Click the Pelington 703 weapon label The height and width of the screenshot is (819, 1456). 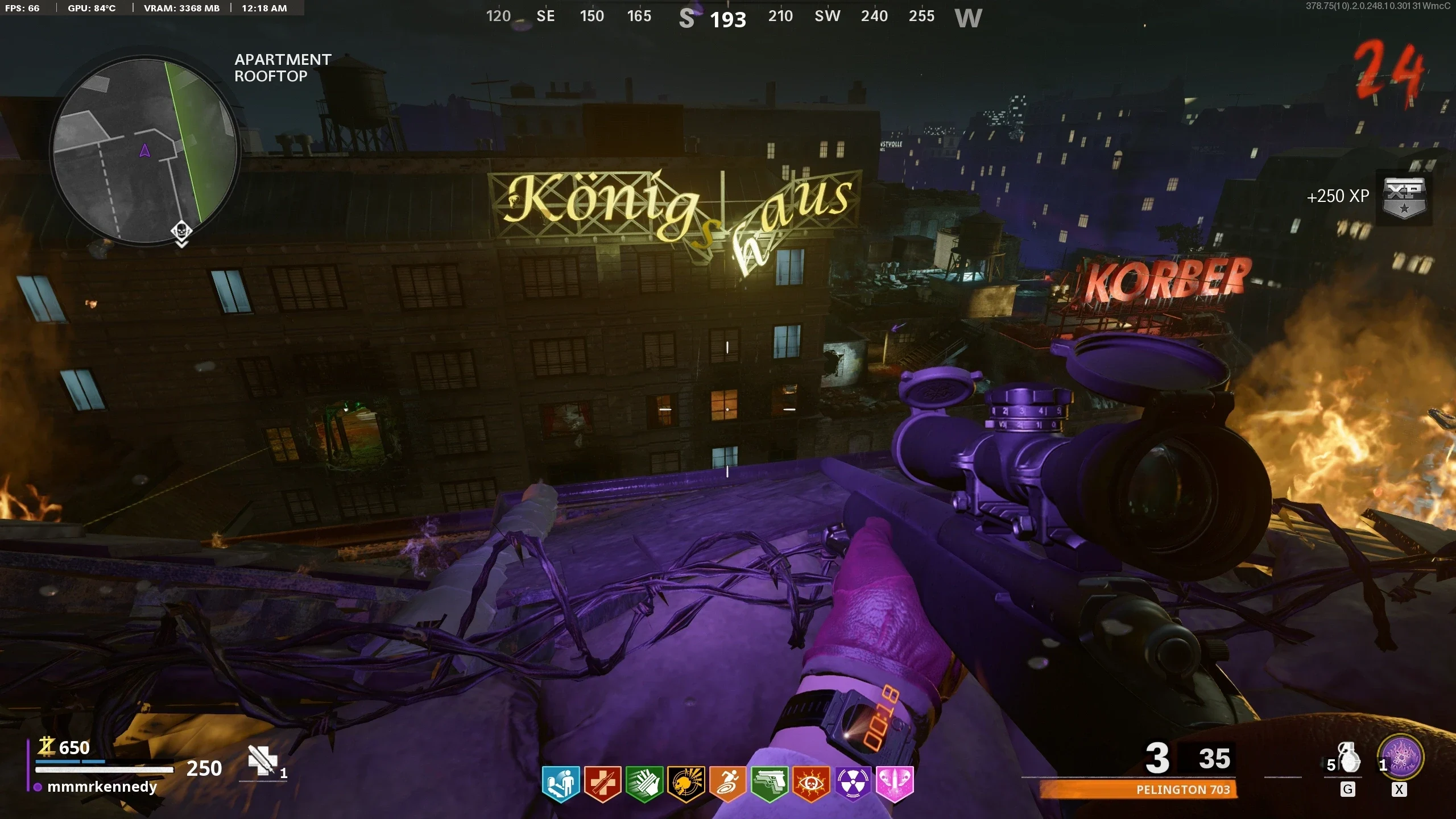[1183, 789]
